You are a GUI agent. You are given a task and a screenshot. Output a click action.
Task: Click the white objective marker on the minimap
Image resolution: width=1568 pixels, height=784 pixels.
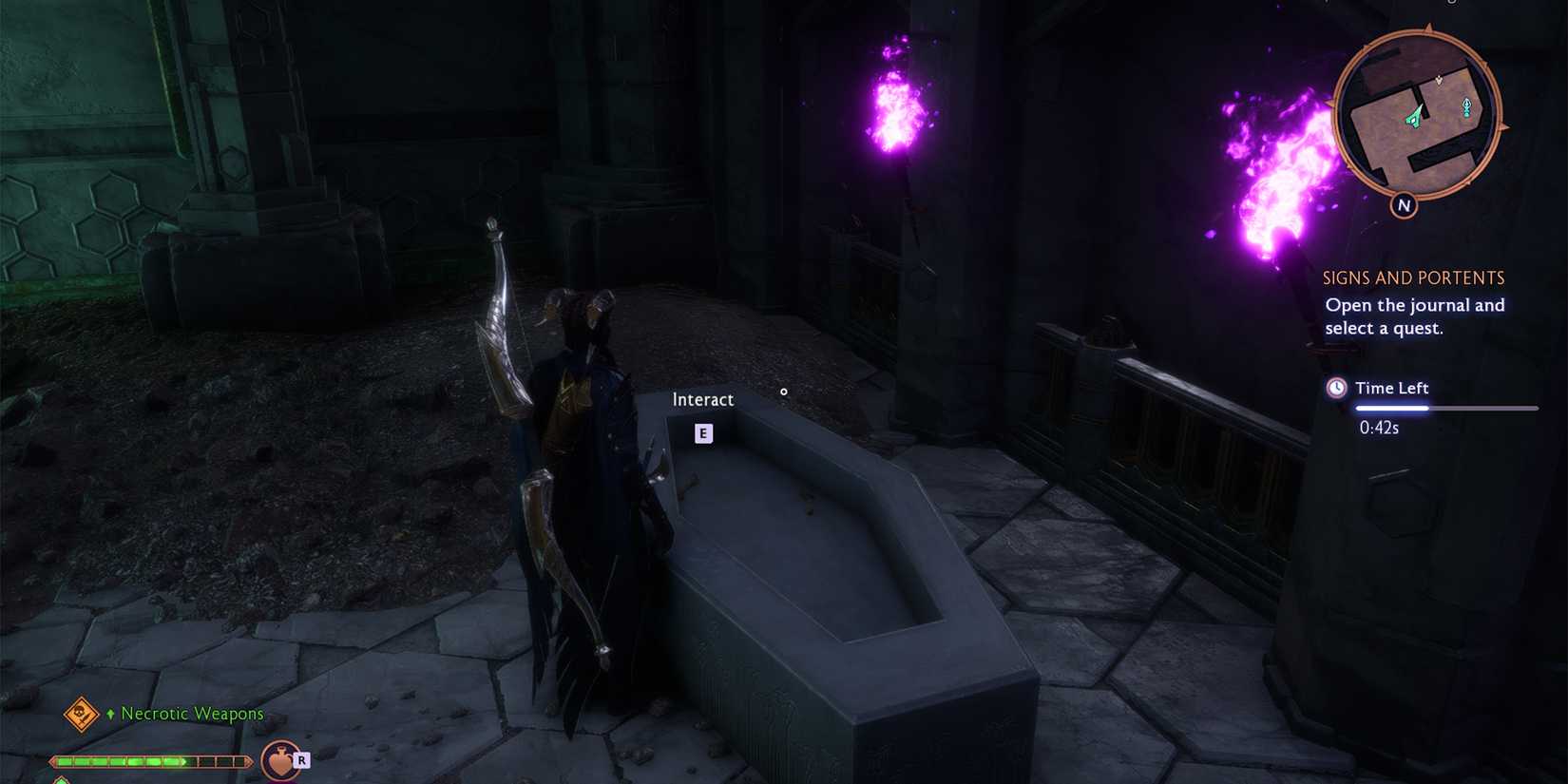[1439, 80]
